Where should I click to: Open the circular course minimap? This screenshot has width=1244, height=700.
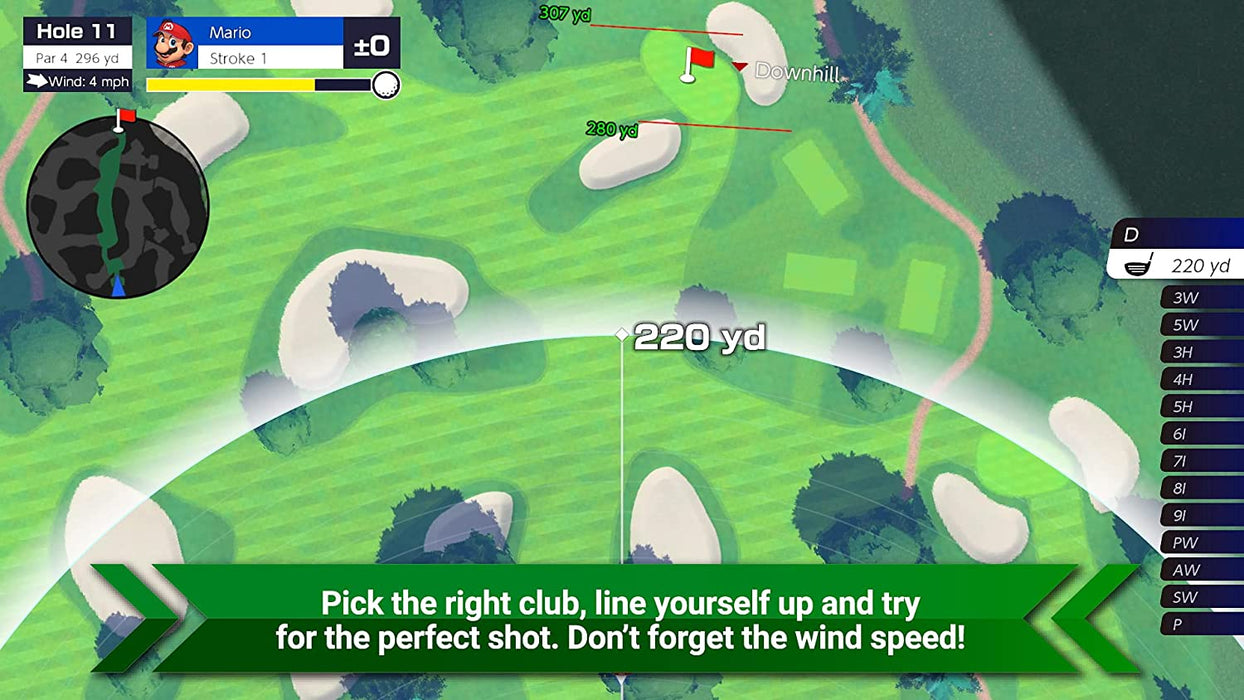pyautogui.click(x=117, y=207)
